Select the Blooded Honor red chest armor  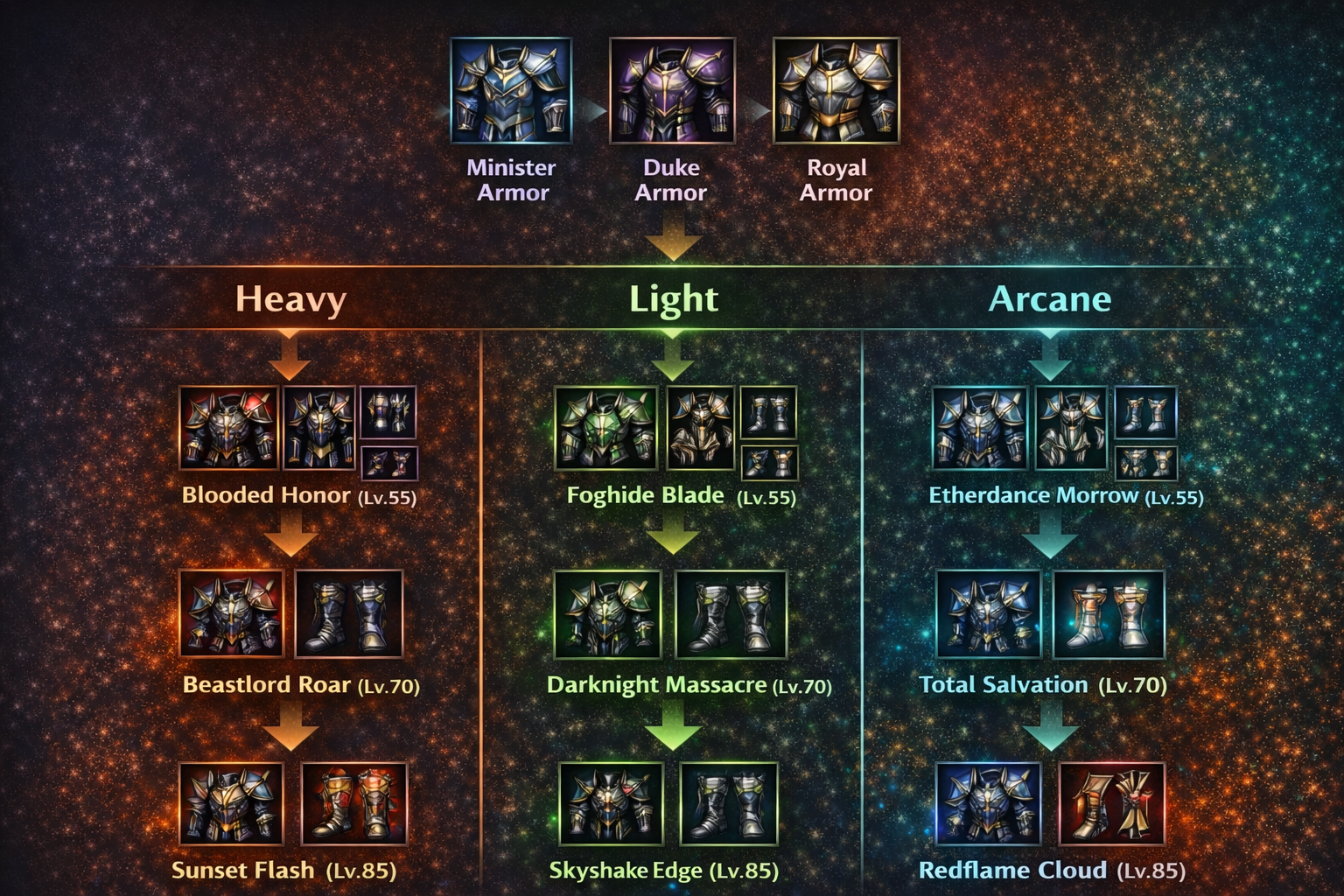click(x=228, y=429)
